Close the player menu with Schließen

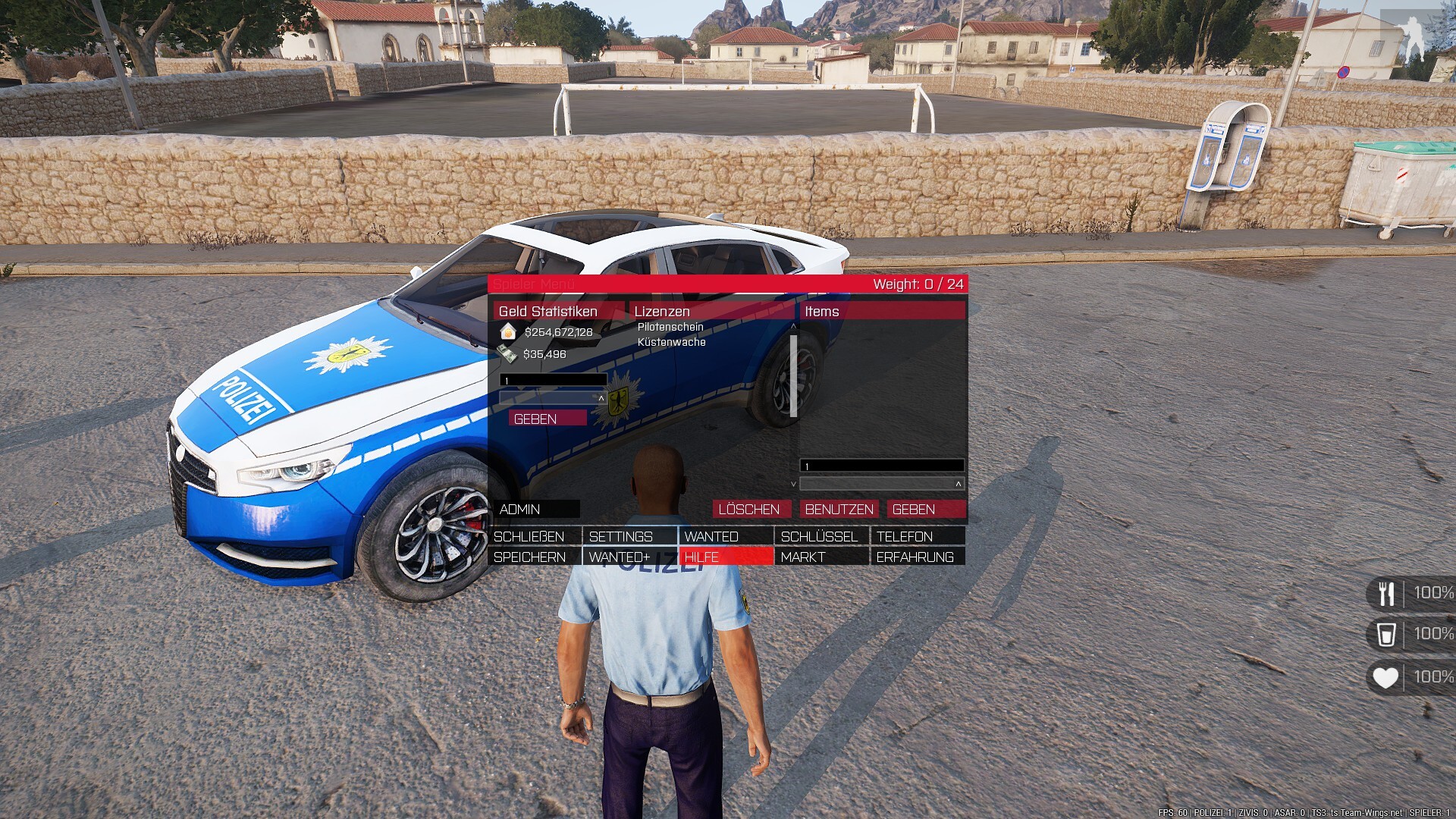tap(535, 536)
